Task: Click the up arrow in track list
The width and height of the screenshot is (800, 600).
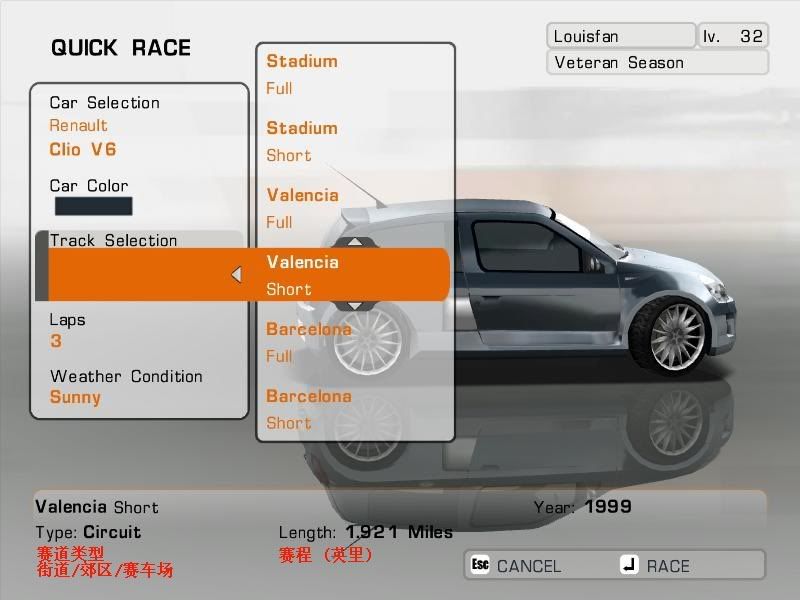Action: [x=355, y=241]
